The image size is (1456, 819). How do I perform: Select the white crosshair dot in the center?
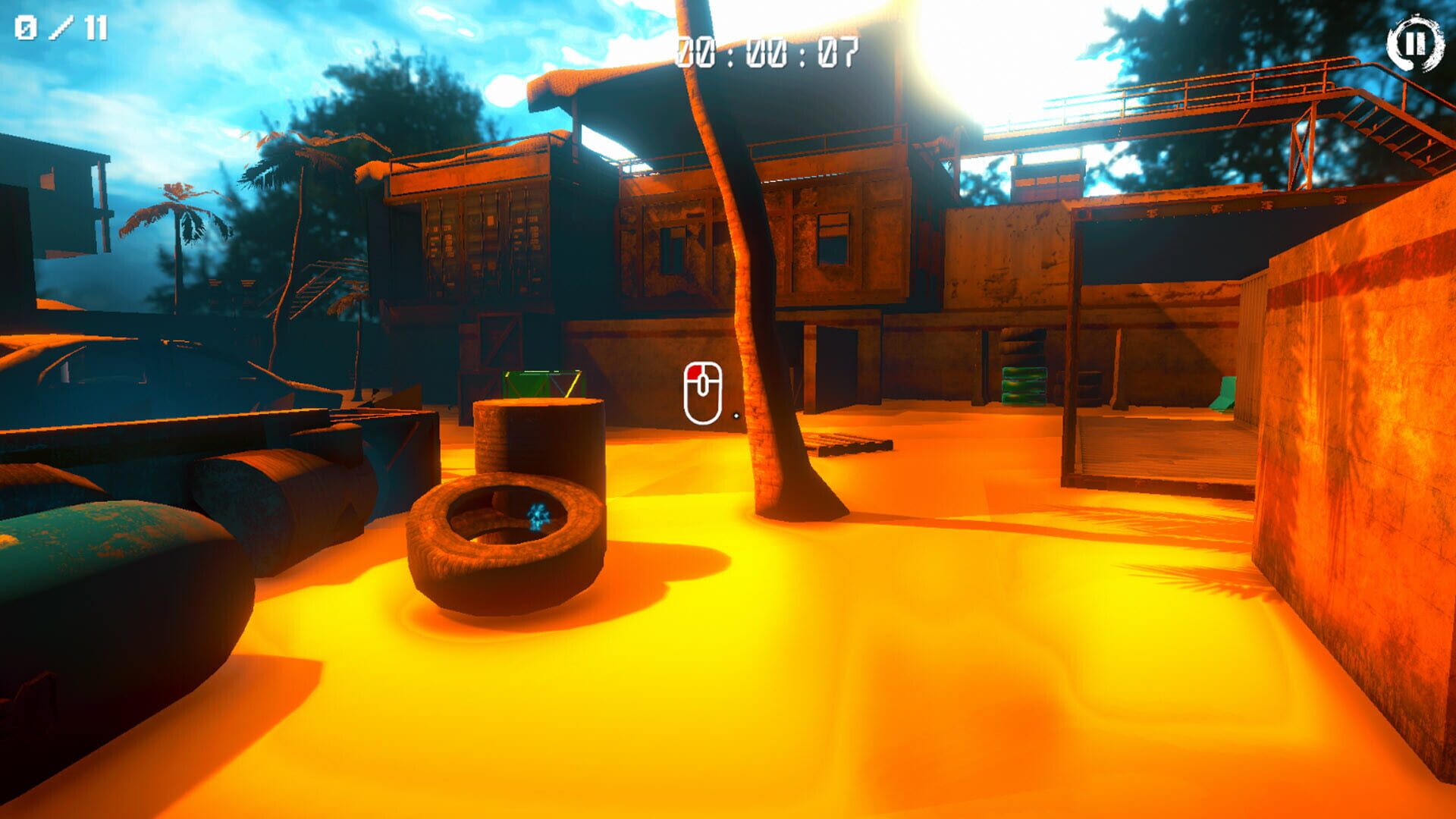[x=737, y=415]
